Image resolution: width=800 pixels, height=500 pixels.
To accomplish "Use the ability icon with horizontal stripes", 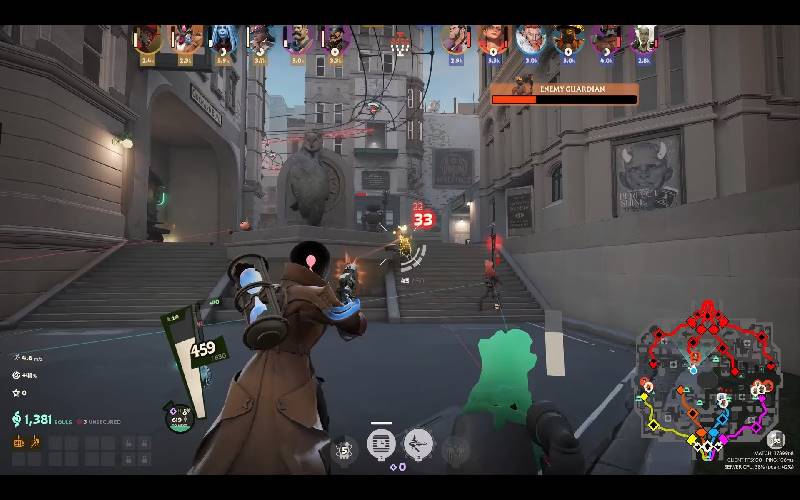I will pyautogui.click(x=381, y=443).
